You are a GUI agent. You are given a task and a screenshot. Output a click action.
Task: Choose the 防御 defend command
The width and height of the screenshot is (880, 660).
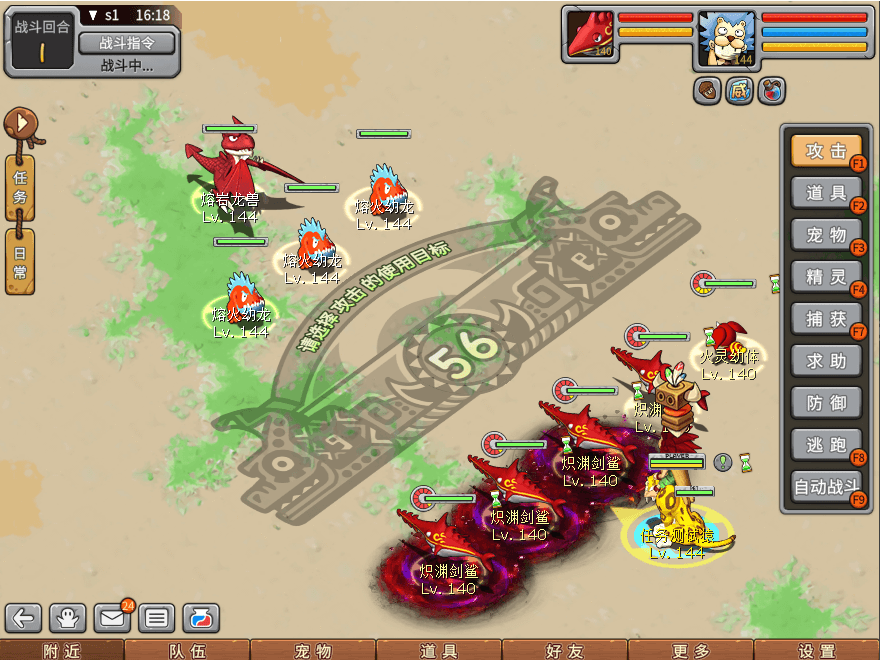(826, 403)
